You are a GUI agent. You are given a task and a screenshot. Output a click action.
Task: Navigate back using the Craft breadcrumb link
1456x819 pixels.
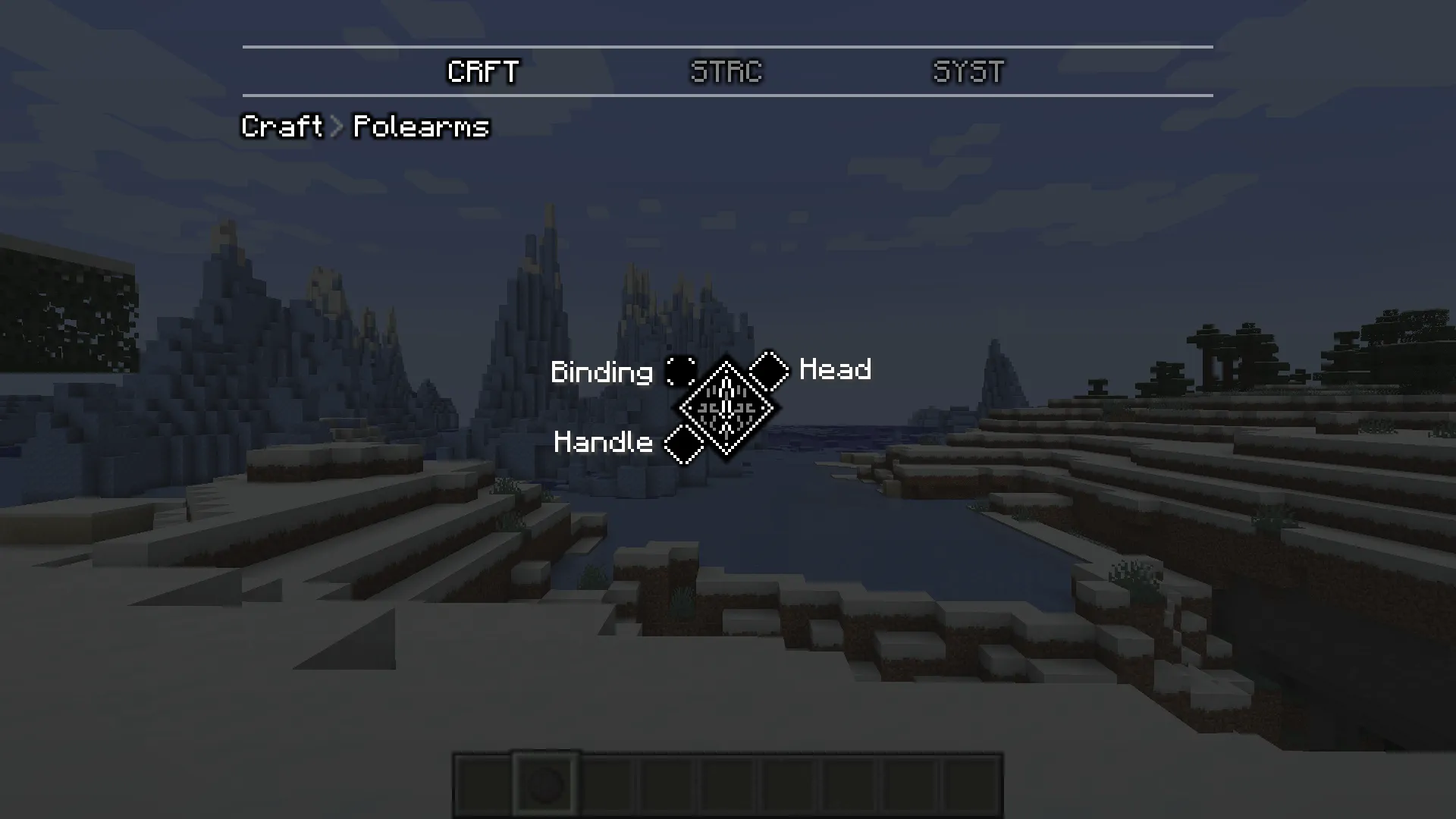(281, 127)
